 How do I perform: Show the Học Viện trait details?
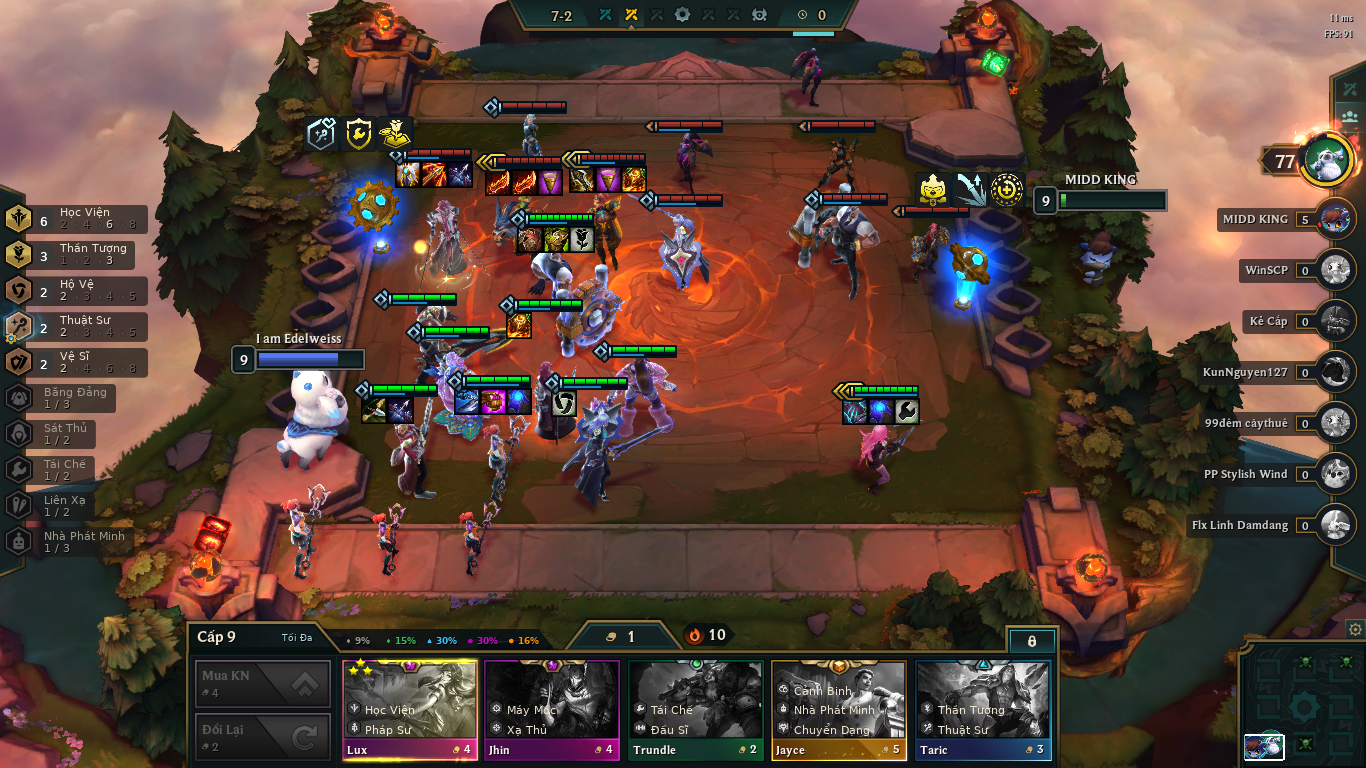pos(76,219)
